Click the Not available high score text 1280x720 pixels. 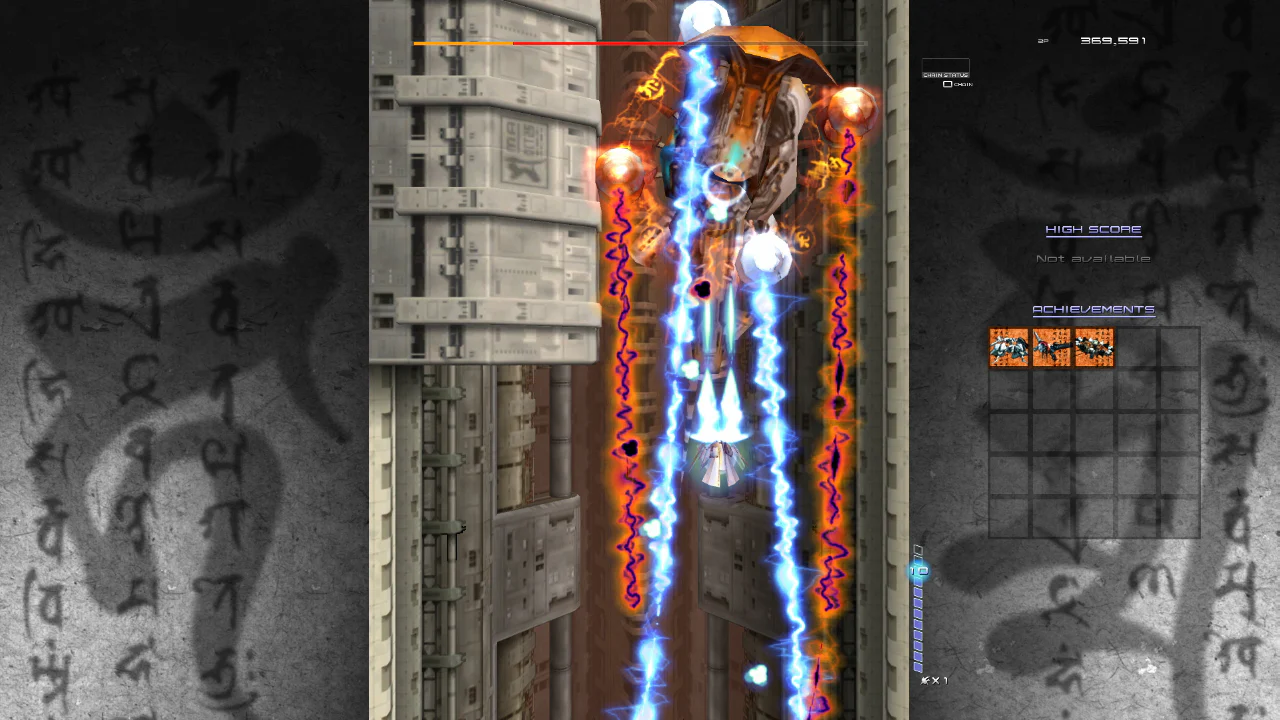tap(1093, 257)
